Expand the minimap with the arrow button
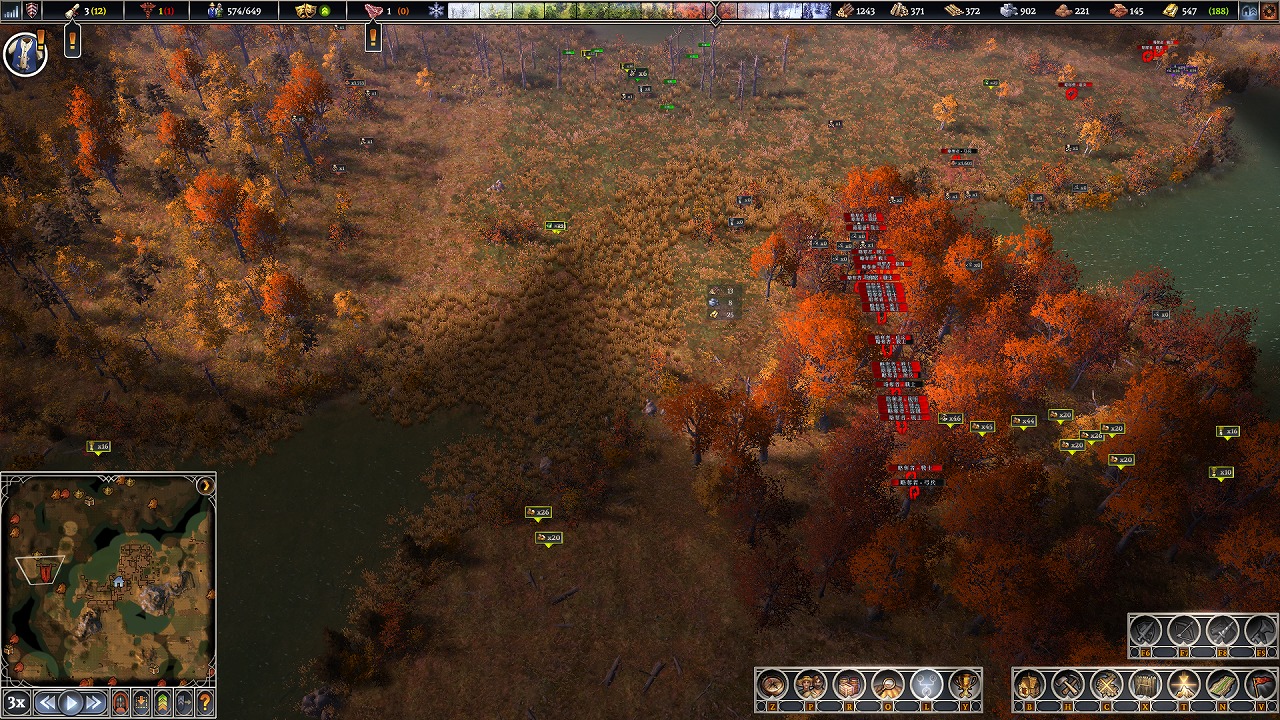The image size is (1280, 720). (x=205, y=486)
